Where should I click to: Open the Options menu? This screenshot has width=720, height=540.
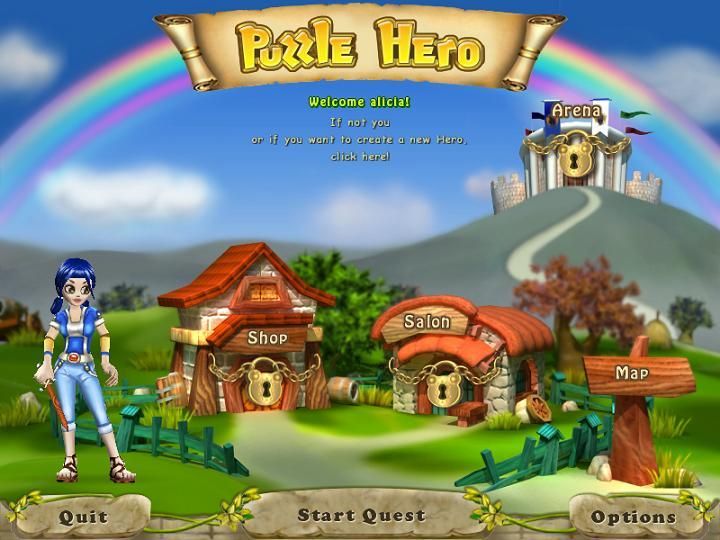pos(633,517)
